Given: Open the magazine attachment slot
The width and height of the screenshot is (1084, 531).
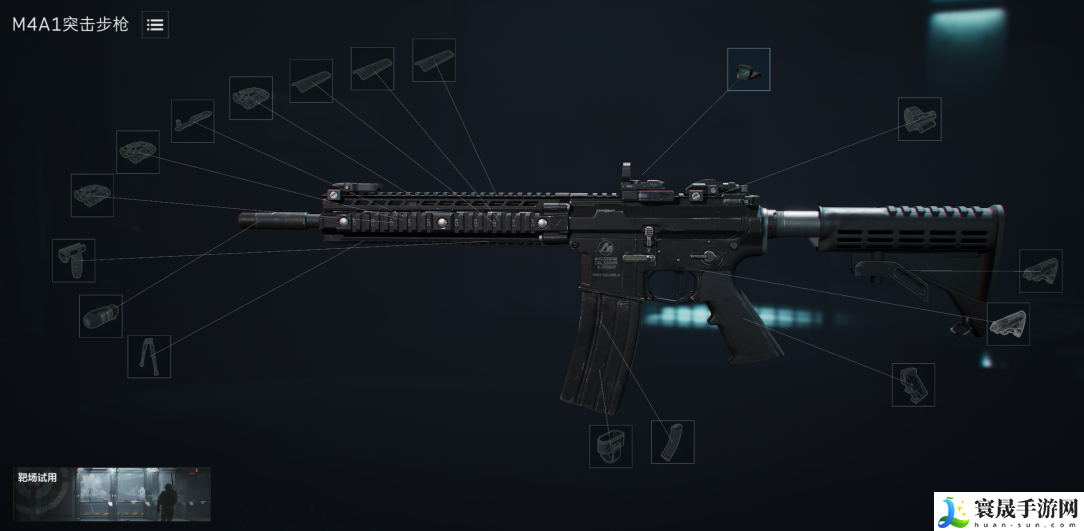Looking at the screenshot, I should 672,442.
